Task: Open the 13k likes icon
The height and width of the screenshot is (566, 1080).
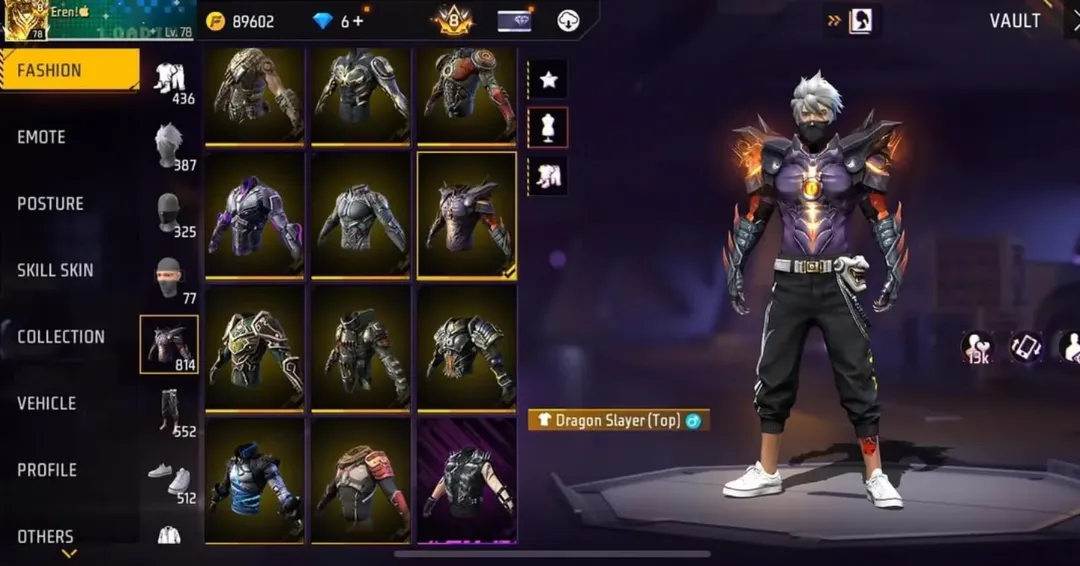Action: click(x=977, y=347)
